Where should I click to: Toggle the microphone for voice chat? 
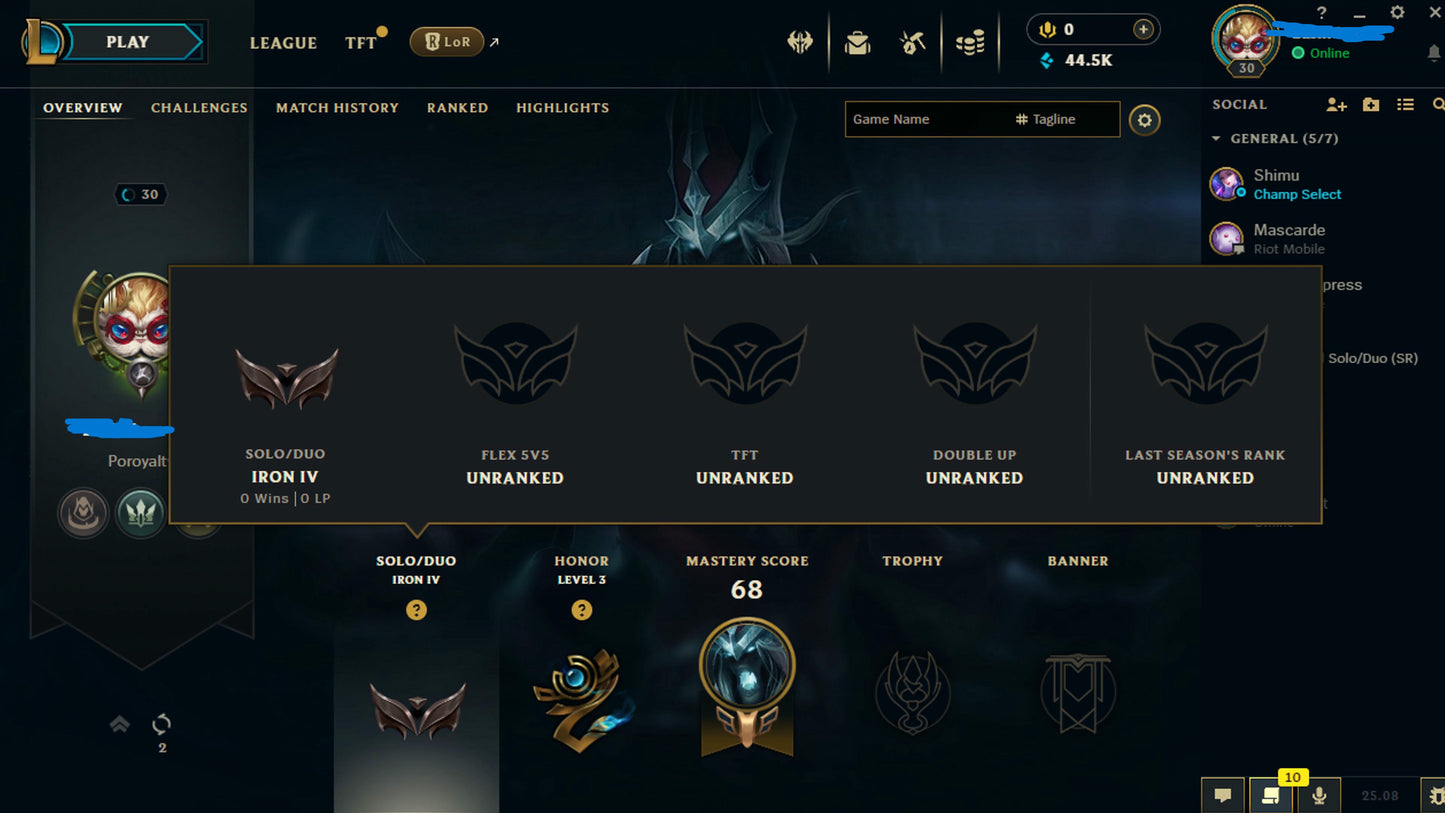coord(1319,794)
